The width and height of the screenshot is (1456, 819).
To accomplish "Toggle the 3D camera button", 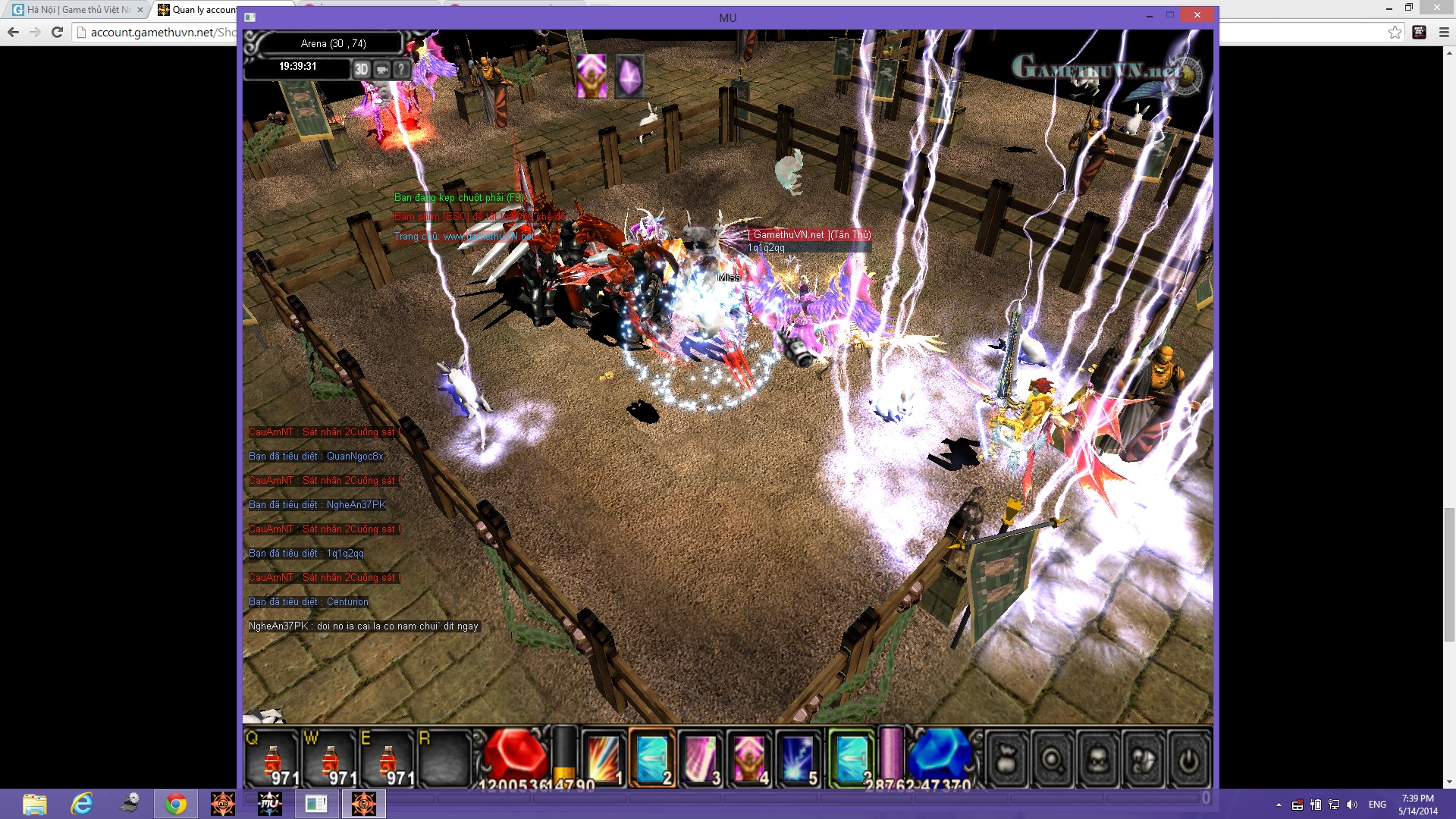I will 361,69.
